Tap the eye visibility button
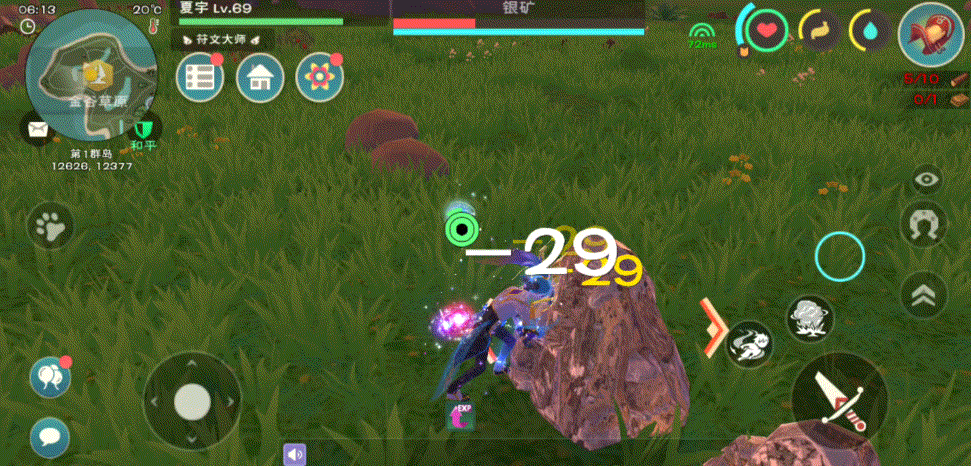971x466 pixels. pos(927,179)
